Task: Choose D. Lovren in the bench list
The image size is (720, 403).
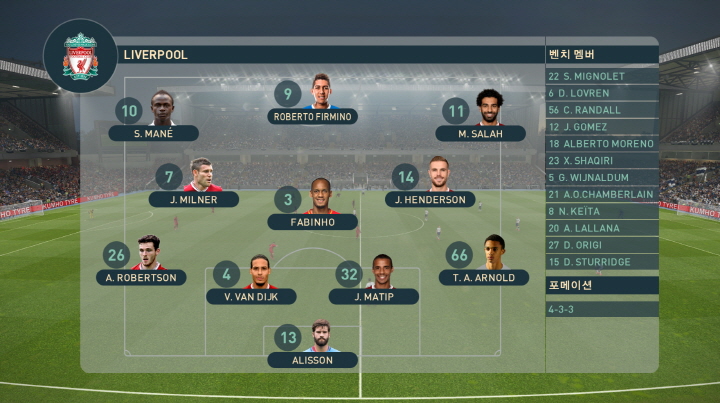Action: click(x=601, y=93)
